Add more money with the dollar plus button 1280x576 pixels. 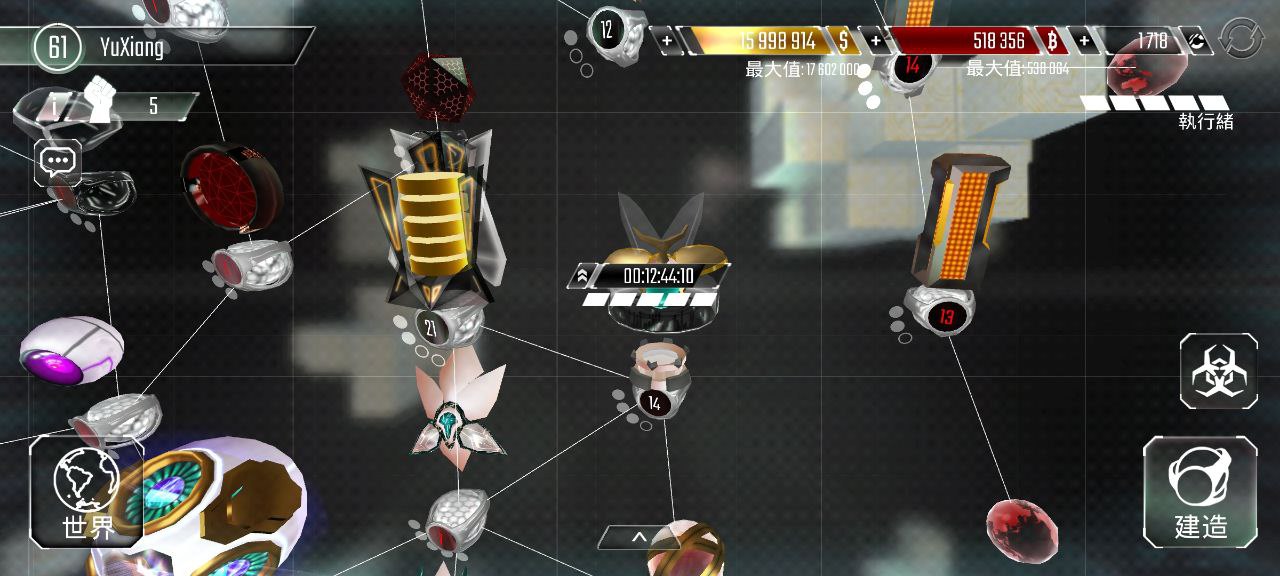[x=667, y=41]
